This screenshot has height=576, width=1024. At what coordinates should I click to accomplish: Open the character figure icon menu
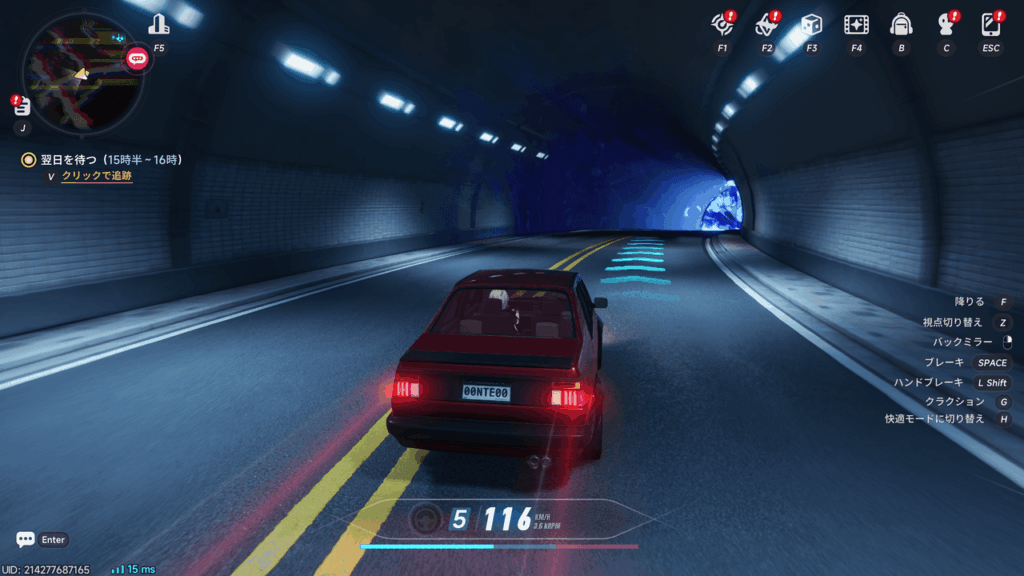coord(945,24)
